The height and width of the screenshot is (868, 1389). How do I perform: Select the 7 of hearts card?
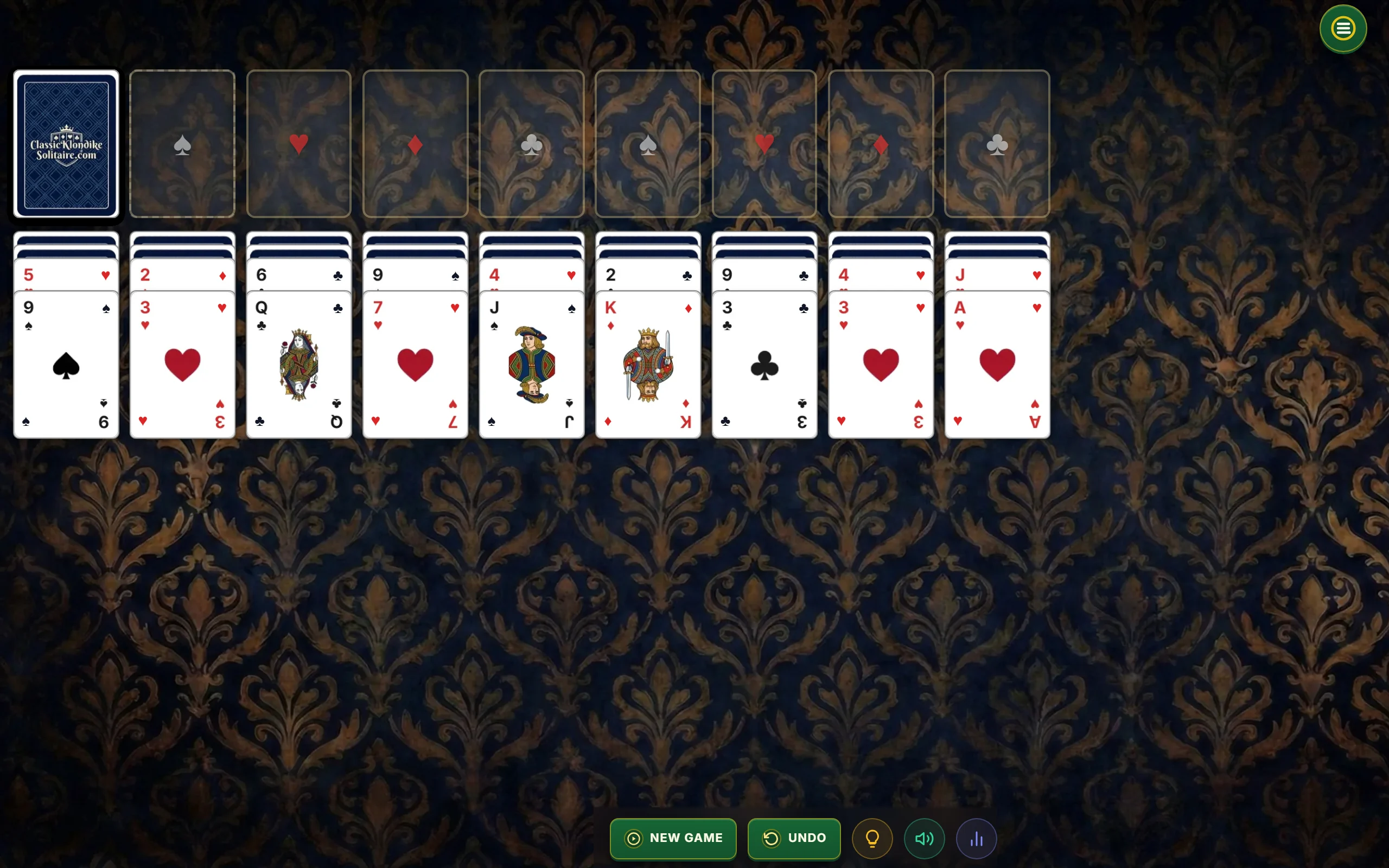coord(415,365)
